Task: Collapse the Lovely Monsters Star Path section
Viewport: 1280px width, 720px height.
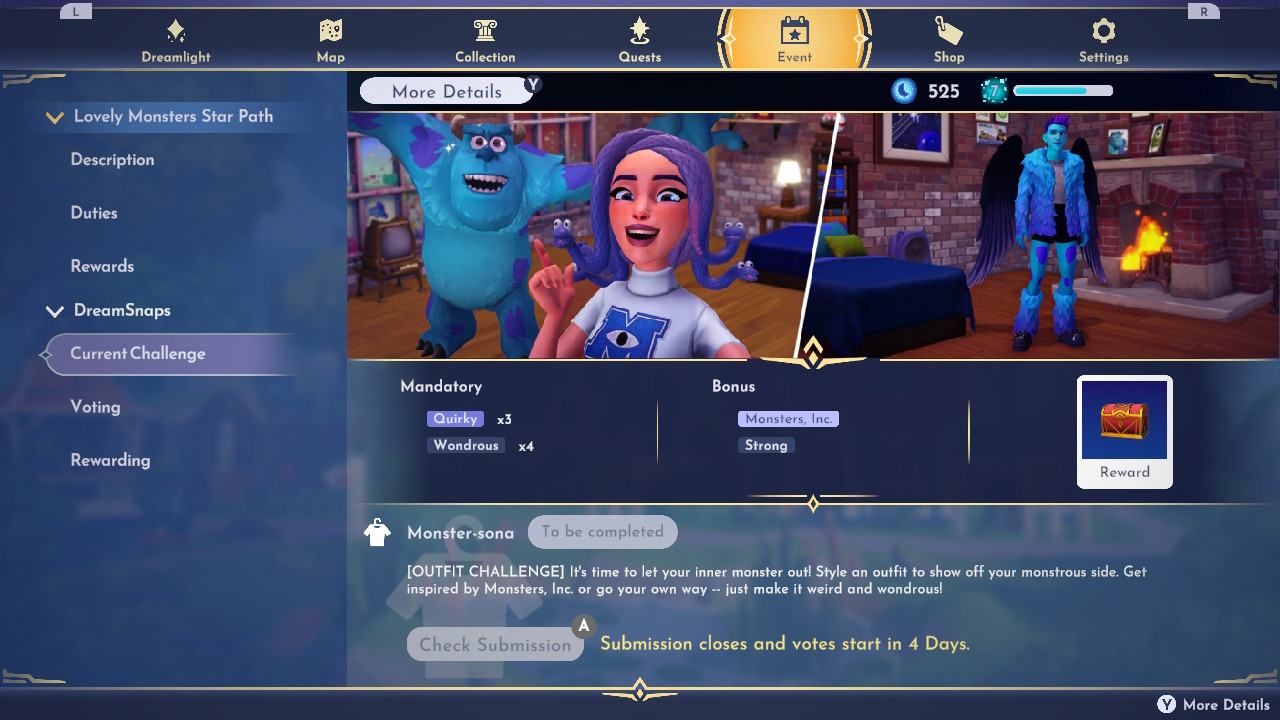Action: pyautogui.click(x=55, y=116)
